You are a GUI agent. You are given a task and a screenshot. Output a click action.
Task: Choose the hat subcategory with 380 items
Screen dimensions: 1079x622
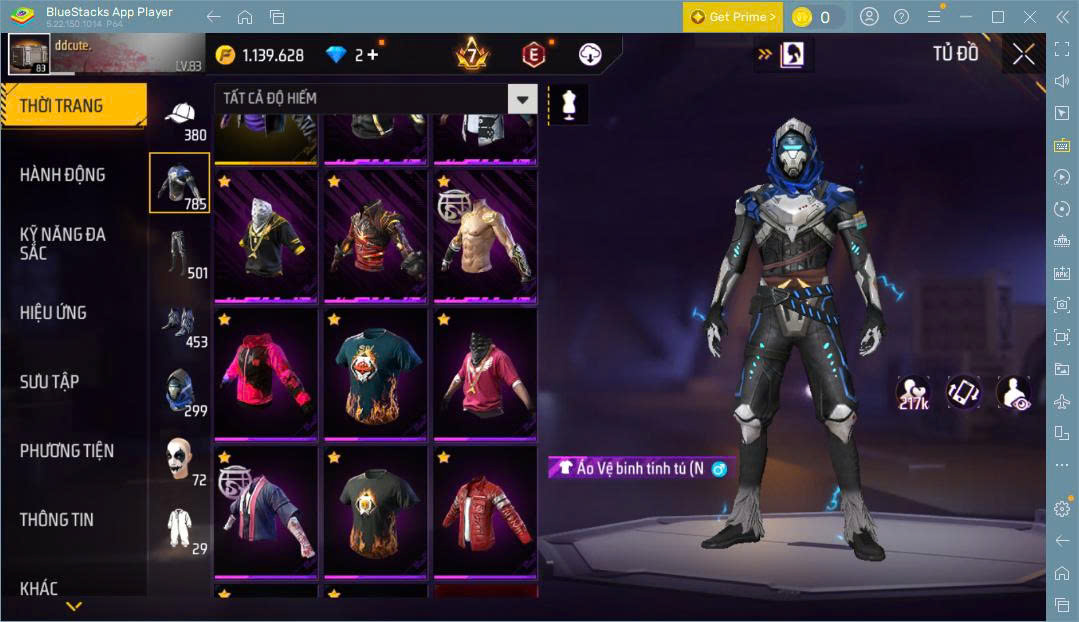coord(180,120)
